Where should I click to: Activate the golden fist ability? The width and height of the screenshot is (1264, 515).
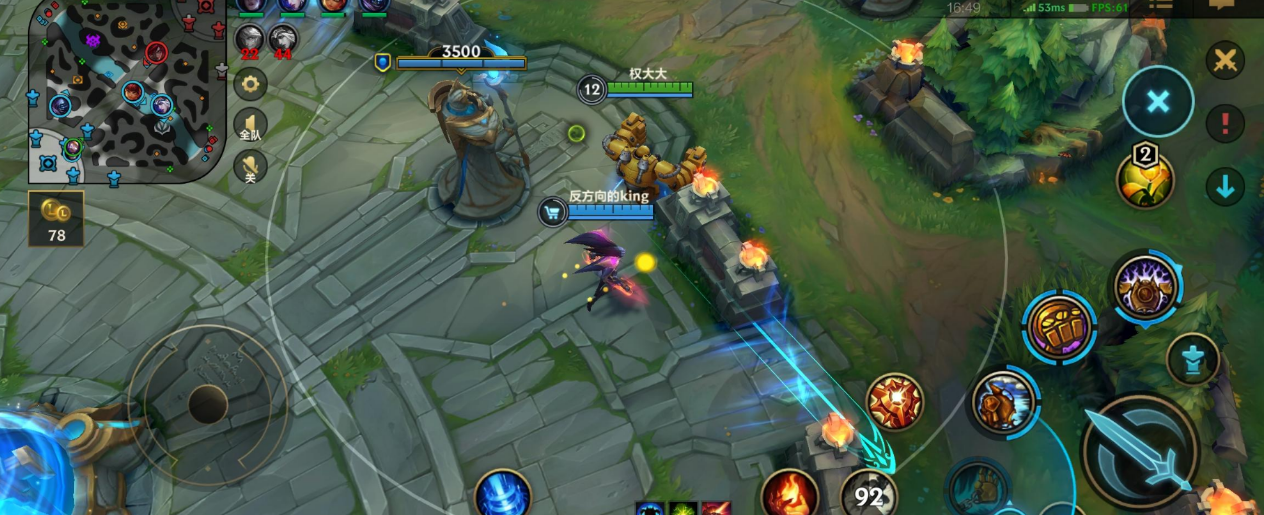coord(1059,328)
